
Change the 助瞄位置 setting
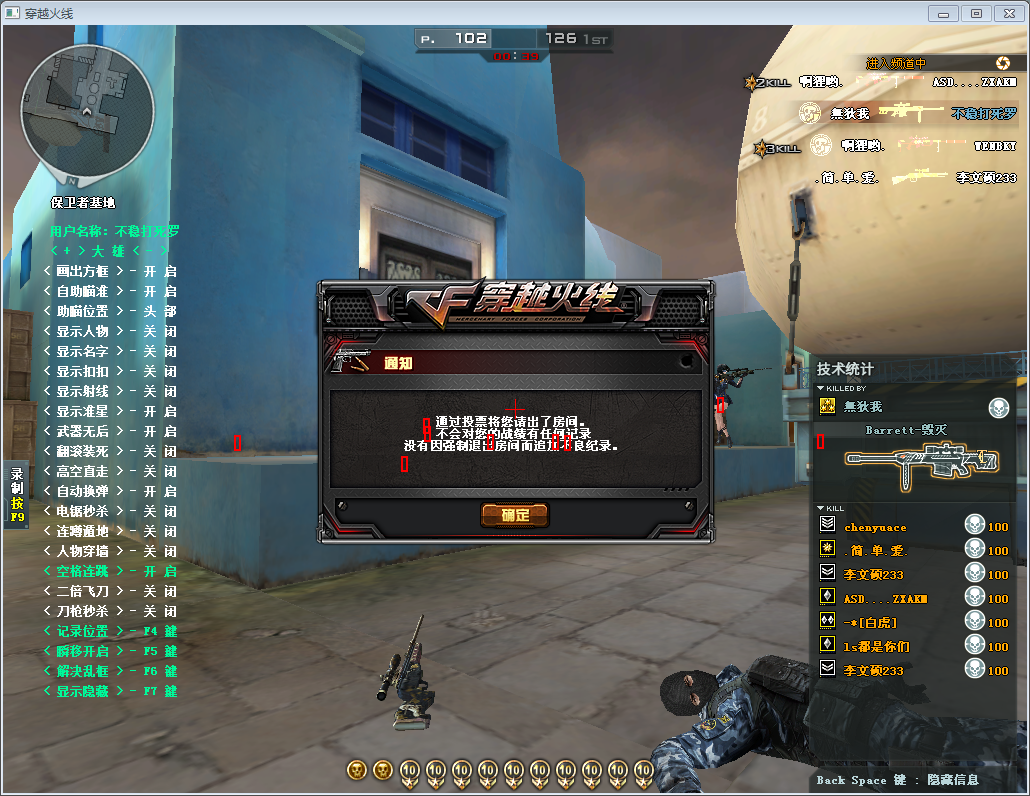110,311
